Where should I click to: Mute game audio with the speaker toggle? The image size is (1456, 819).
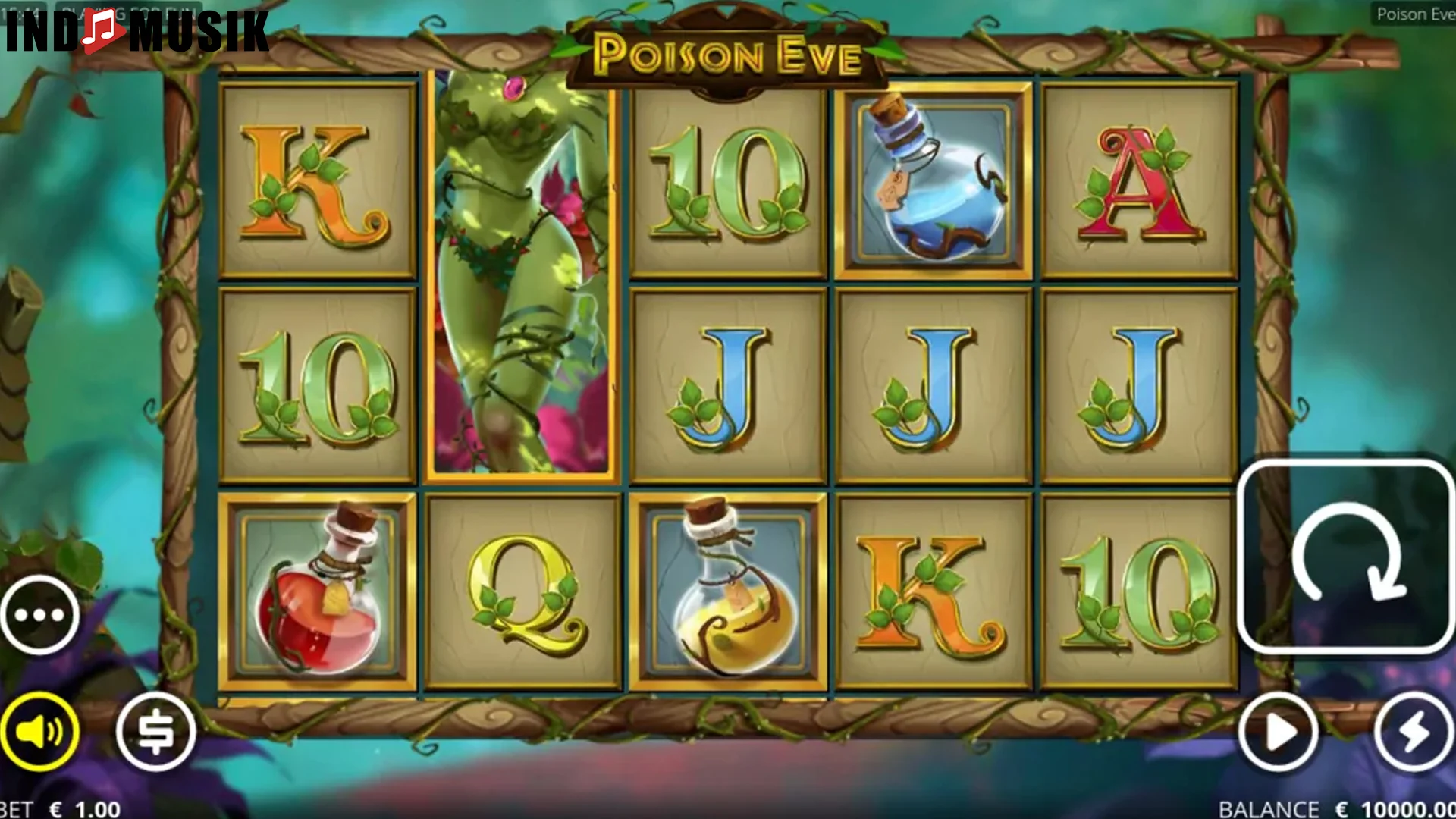click(x=42, y=730)
